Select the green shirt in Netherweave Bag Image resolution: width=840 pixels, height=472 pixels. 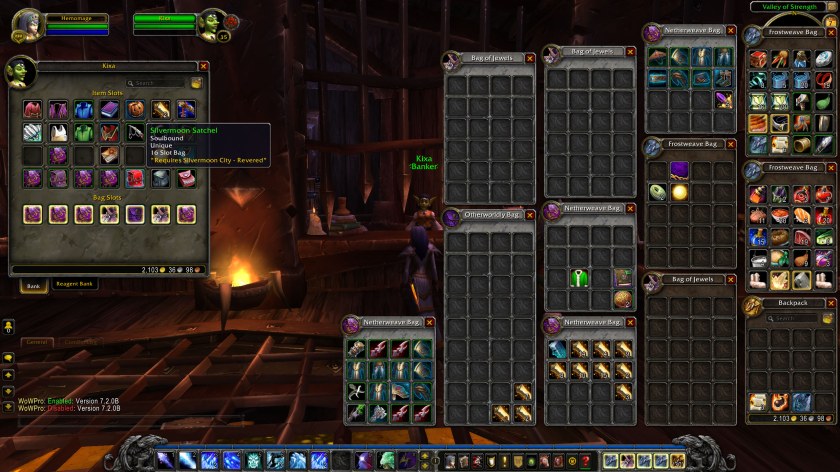(x=578, y=278)
